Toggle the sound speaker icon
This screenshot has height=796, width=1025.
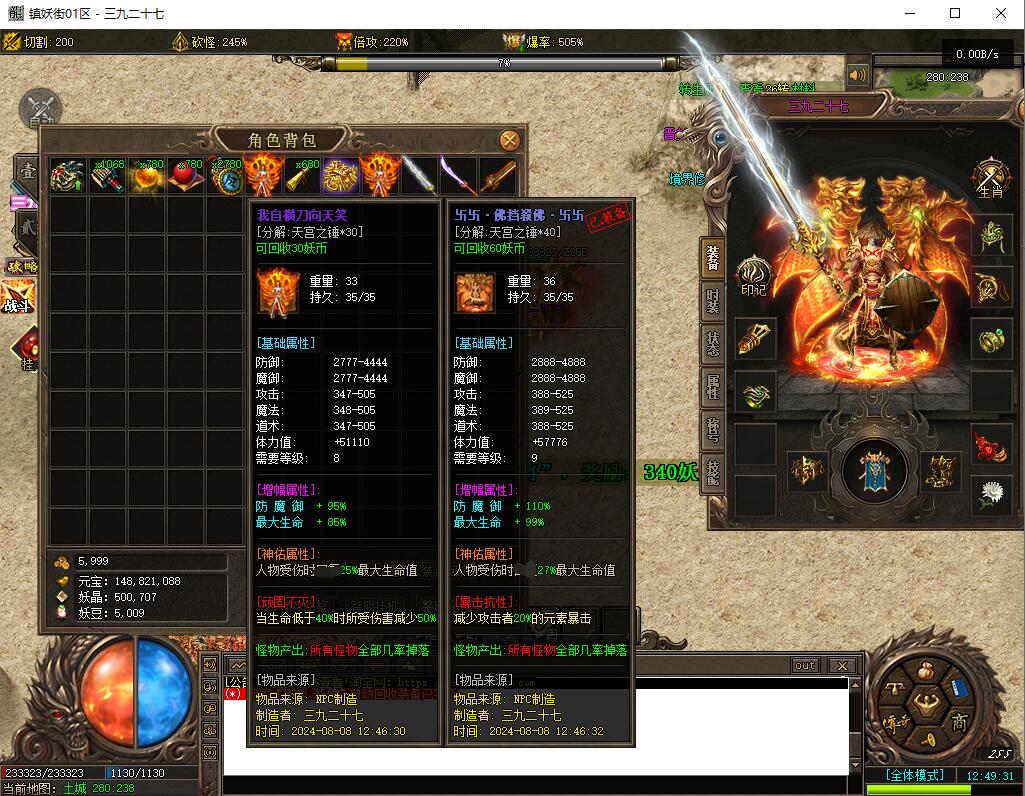[857, 75]
